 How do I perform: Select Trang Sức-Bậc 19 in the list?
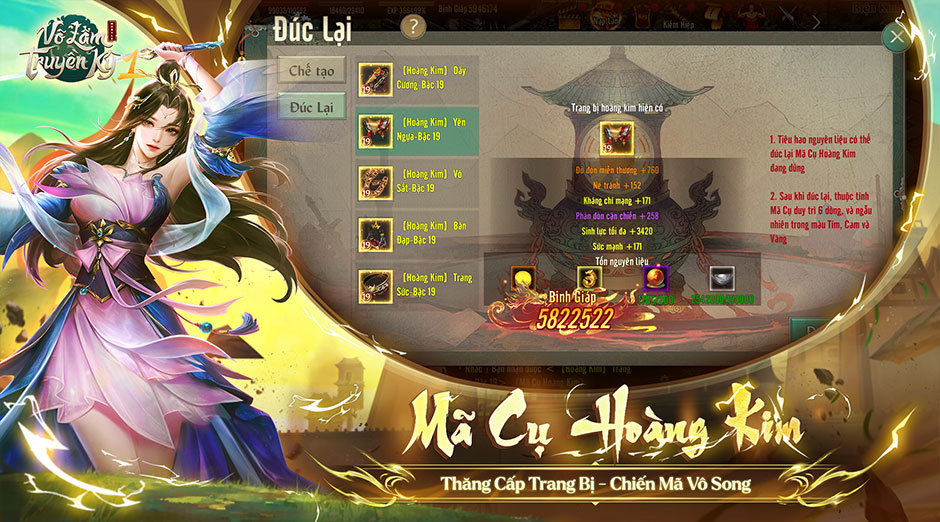click(417, 284)
